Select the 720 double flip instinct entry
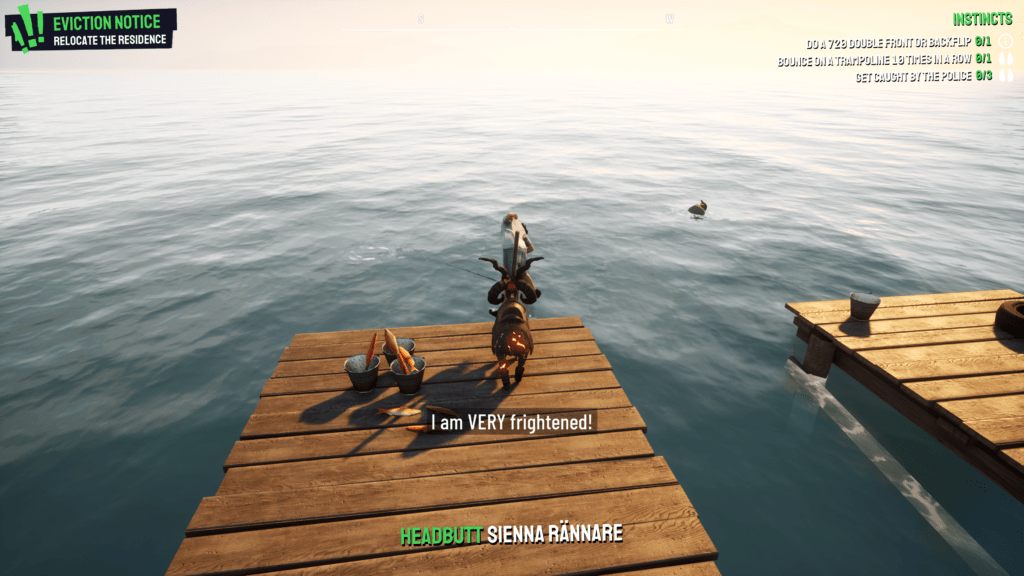This screenshot has width=1024, height=576. tap(898, 43)
